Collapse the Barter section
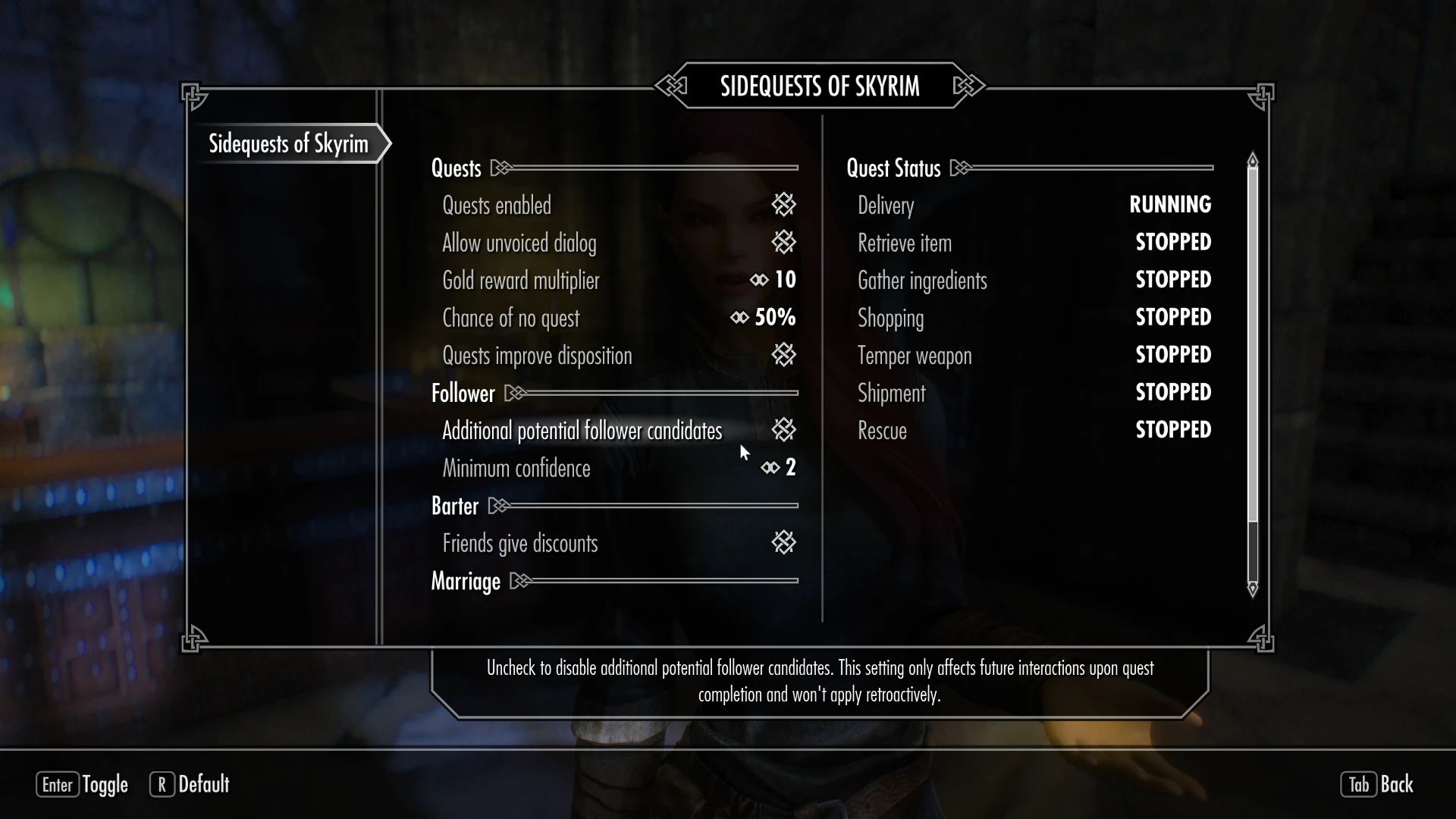Image resolution: width=1456 pixels, height=819 pixels. click(x=454, y=505)
